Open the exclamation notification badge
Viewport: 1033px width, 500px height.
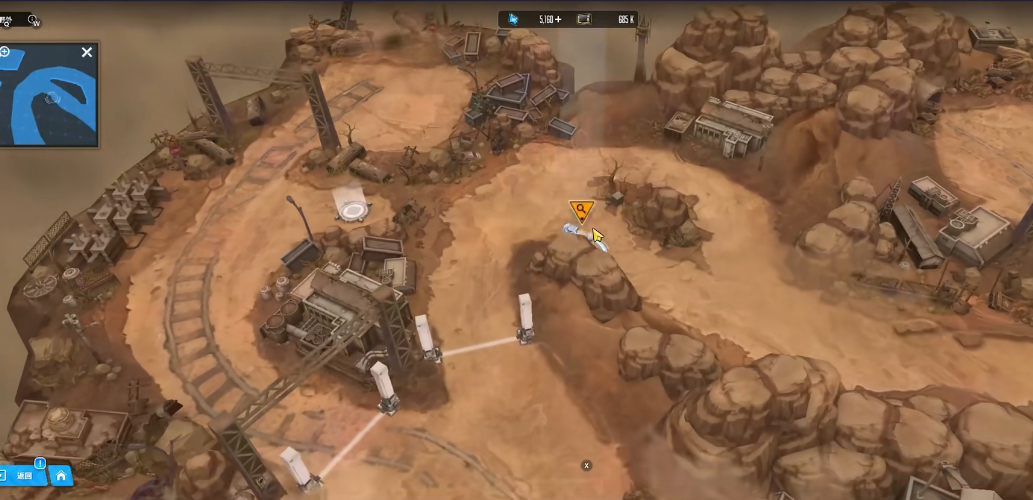coord(40,463)
